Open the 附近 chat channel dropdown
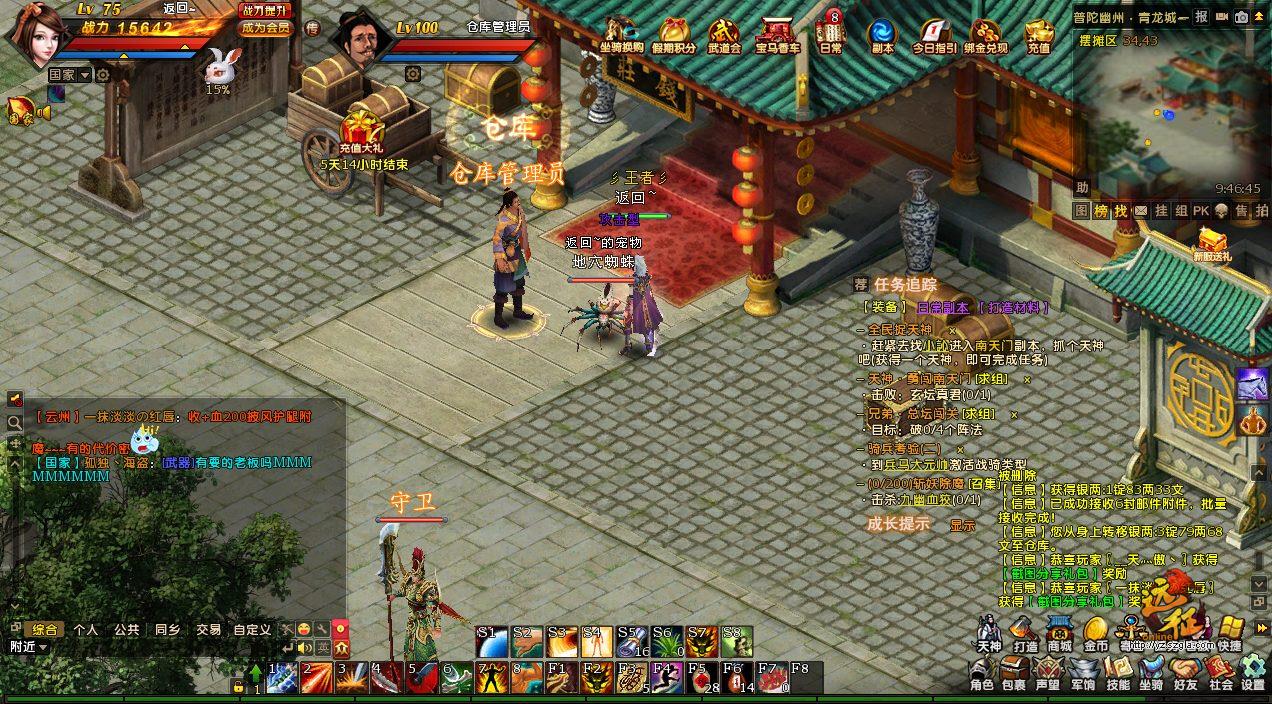This screenshot has width=1272, height=704. coord(28,647)
